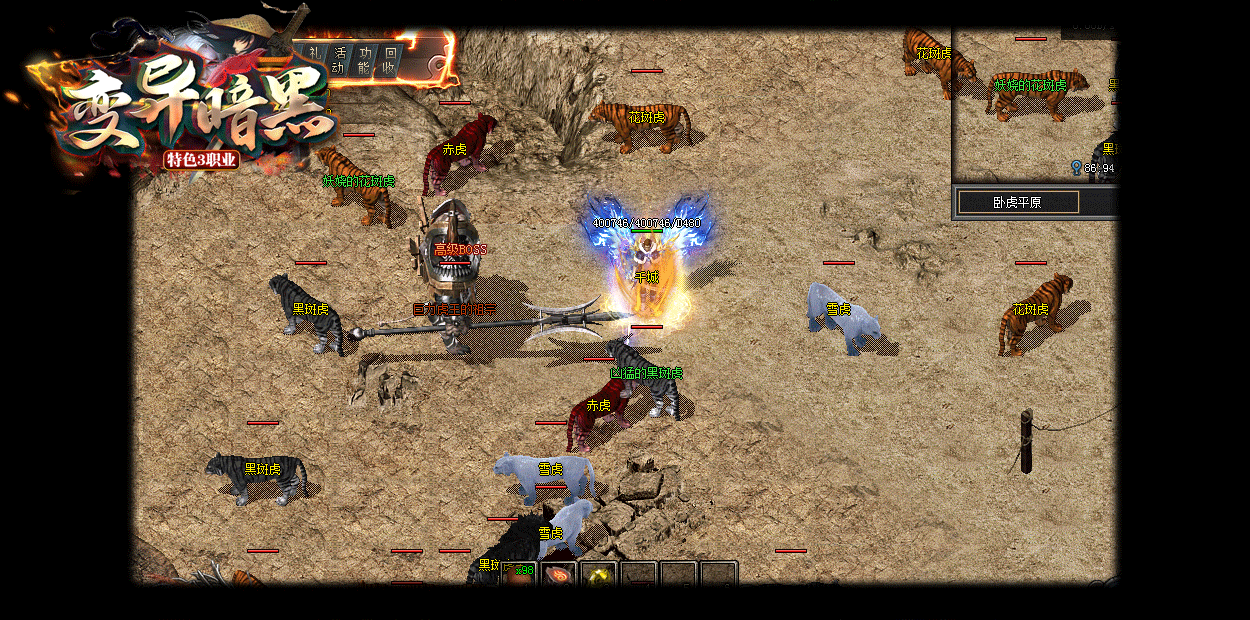1250x620 pixels.
Task: Use the x98 potion hotbar slot
Action: 520,574
